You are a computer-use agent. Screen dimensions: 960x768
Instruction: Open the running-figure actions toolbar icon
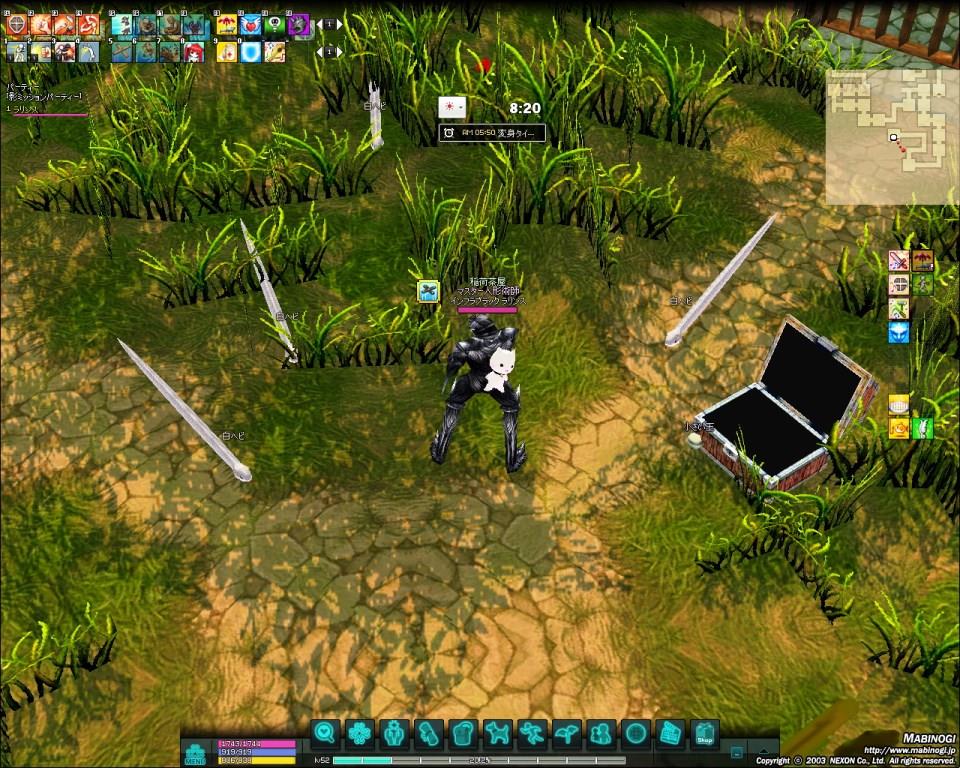(x=532, y=734)
